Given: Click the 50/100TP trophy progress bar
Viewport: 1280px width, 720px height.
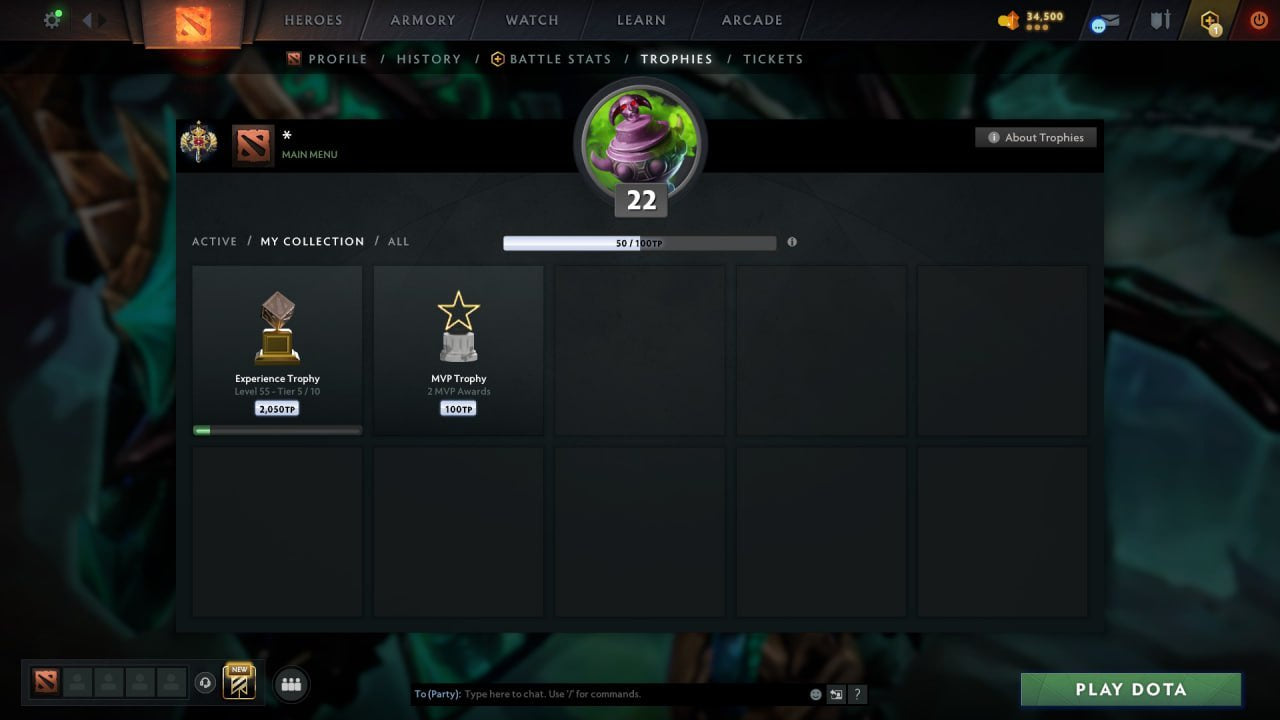Looking at the screenshot, I should pyautogui.click(x=640, y=242).
